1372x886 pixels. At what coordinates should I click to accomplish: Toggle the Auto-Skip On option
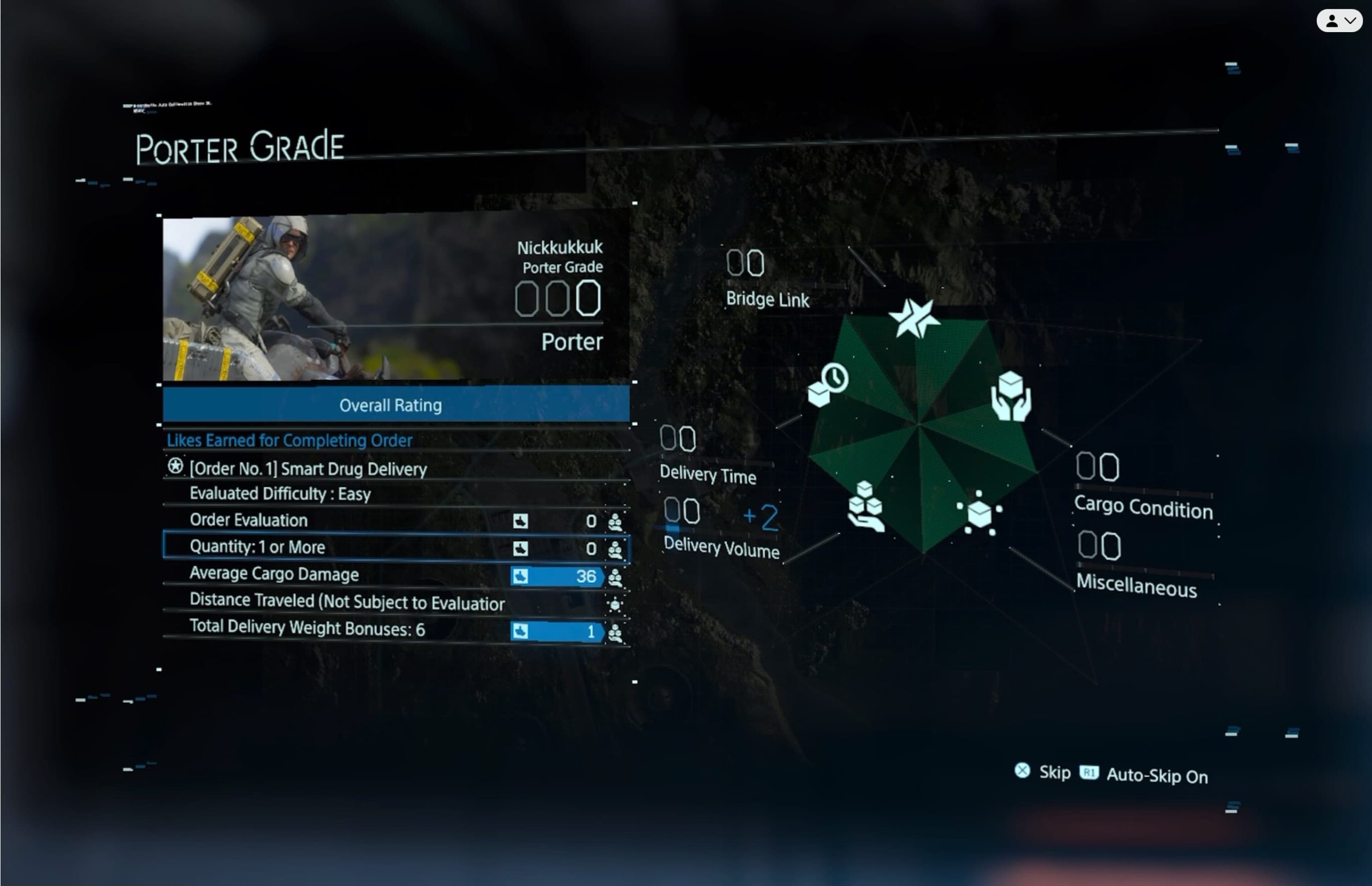pos(1145,775)
